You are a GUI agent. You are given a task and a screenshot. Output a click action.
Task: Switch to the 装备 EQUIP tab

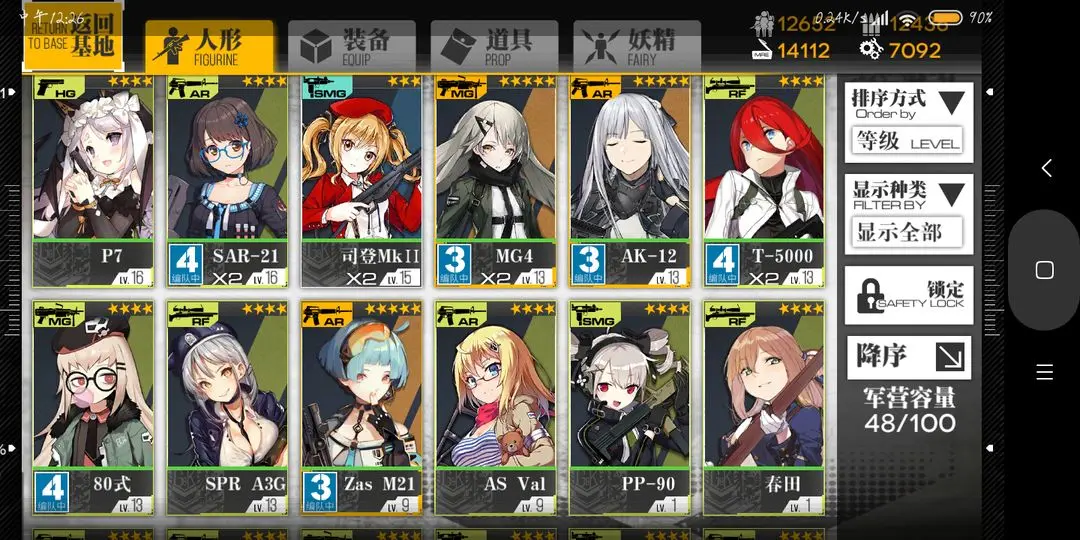coord(351,46)
